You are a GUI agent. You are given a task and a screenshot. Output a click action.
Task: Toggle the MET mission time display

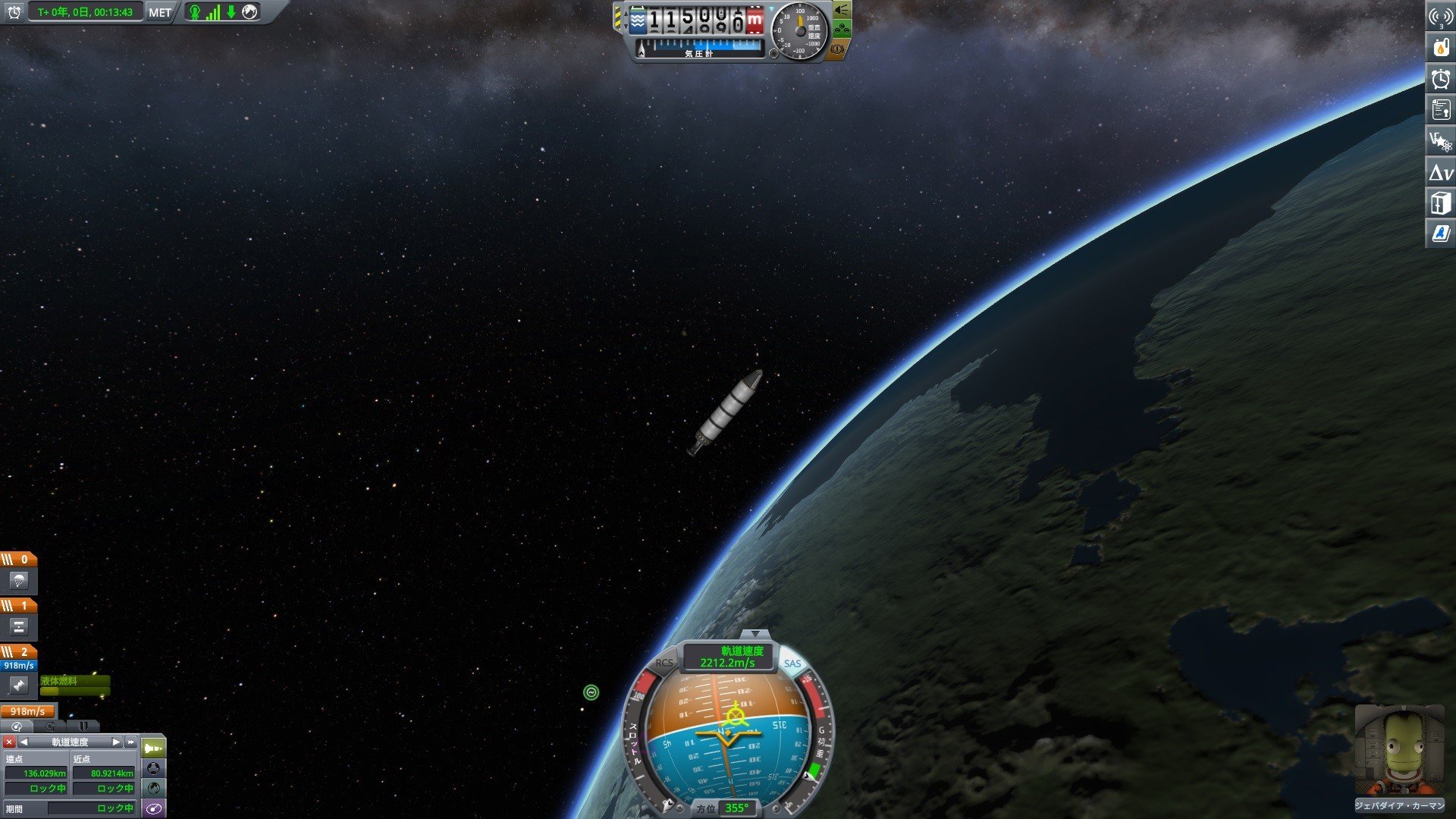pyautogui.click(x=159, y=12)
